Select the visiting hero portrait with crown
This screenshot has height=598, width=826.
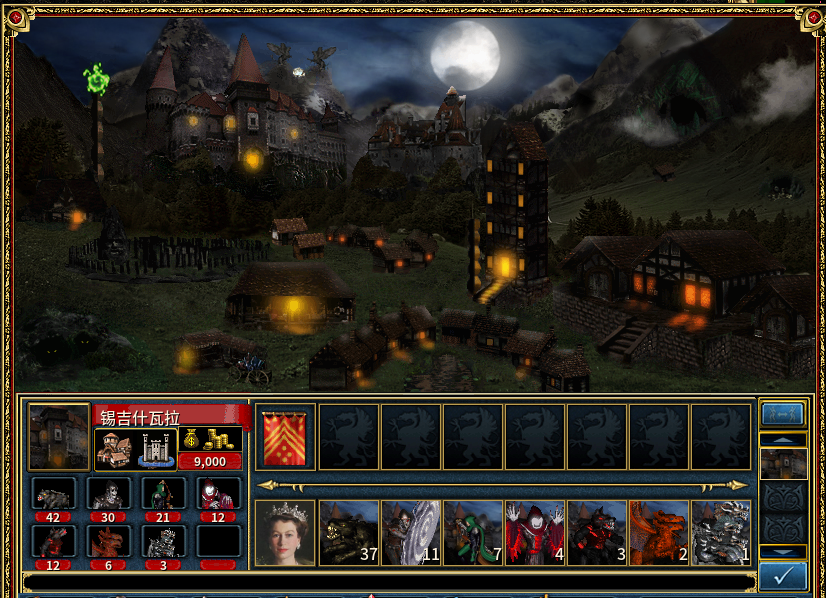[286, 533]
